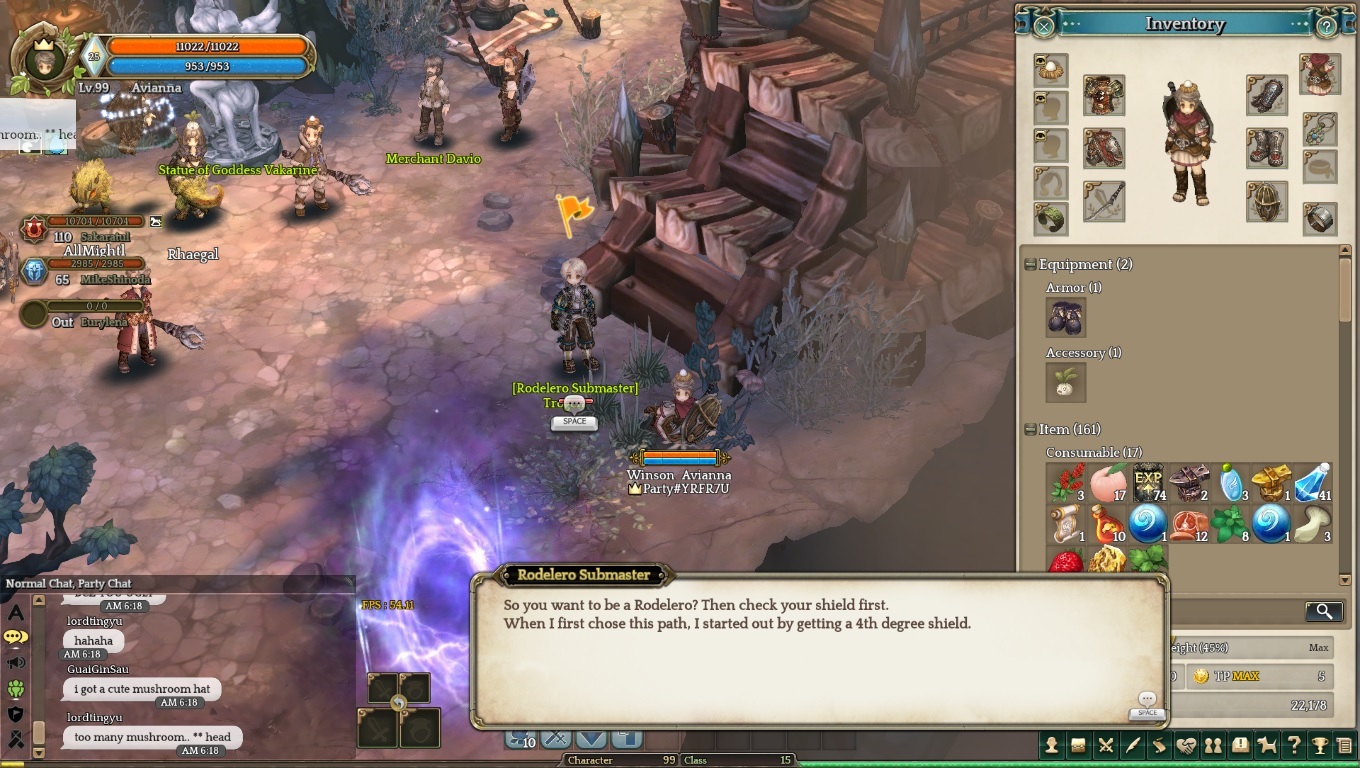The width and height of the screenshot is (1360, 768).
Task: Select the peach consumable stack of 17
Action: [x=1108, y=482]
